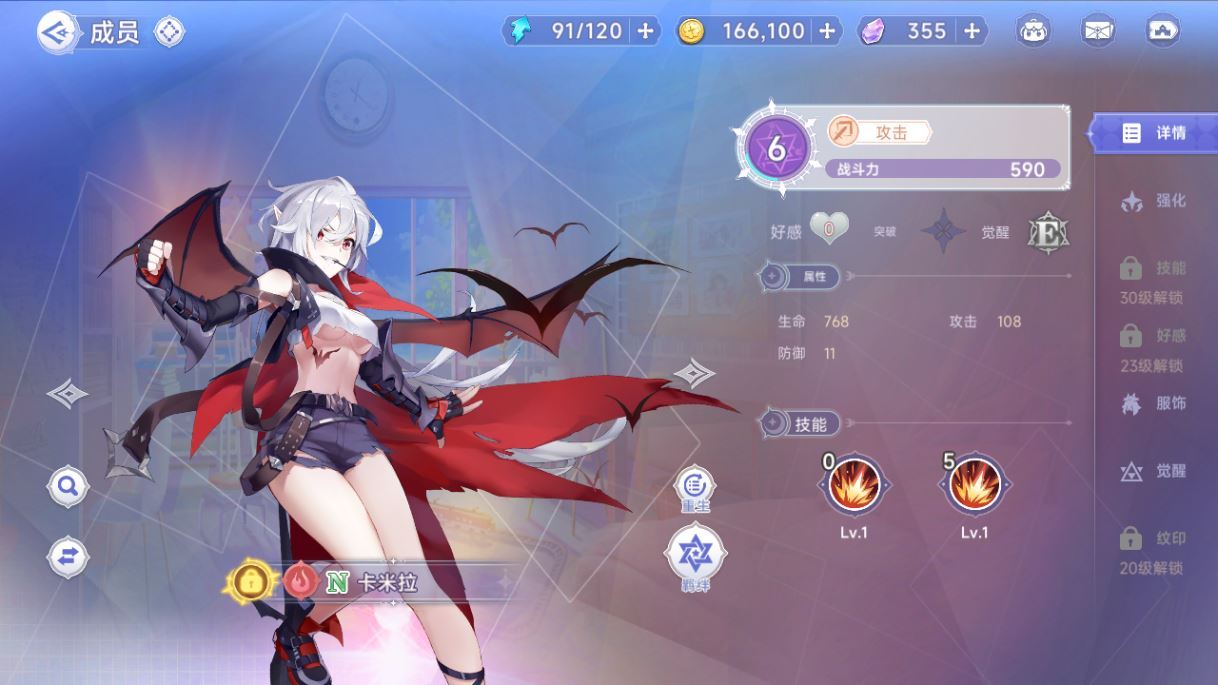Click the swap arrows button

(x=68, y=556)
